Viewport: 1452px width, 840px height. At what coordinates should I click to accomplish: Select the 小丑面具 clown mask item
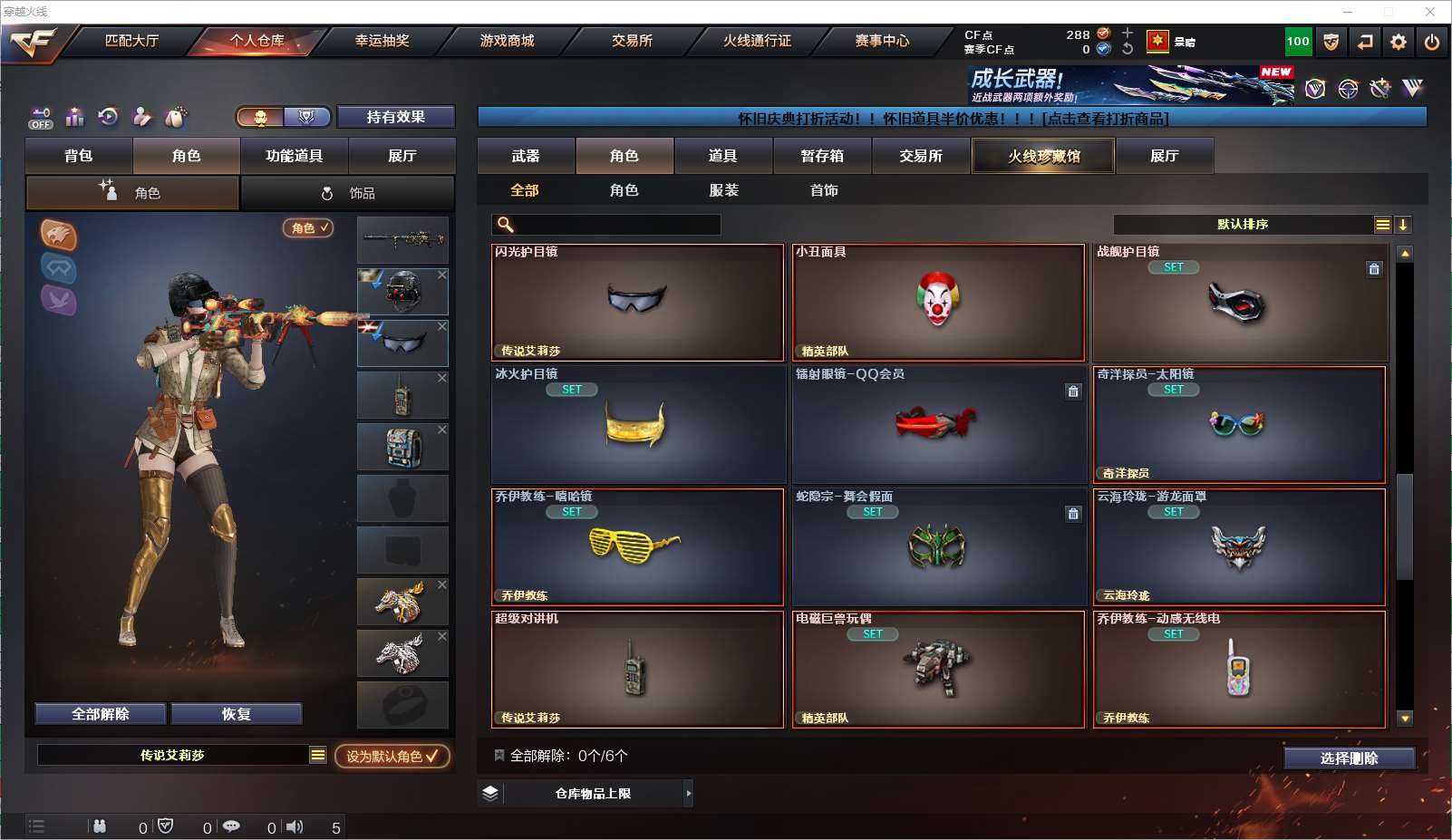[x=938, y=303]
